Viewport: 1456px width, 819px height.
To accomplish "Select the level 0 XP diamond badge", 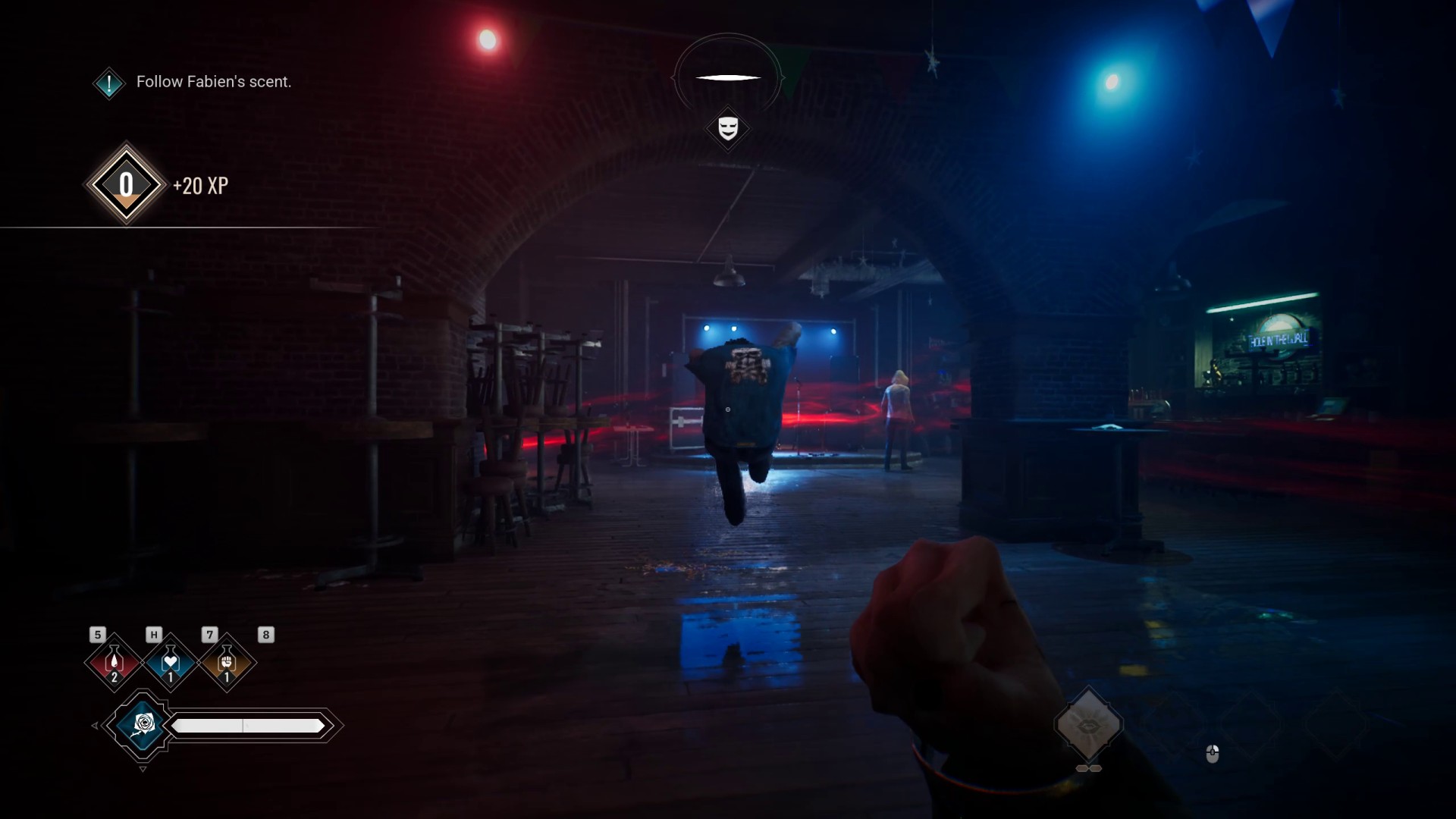I will [126, 184].
